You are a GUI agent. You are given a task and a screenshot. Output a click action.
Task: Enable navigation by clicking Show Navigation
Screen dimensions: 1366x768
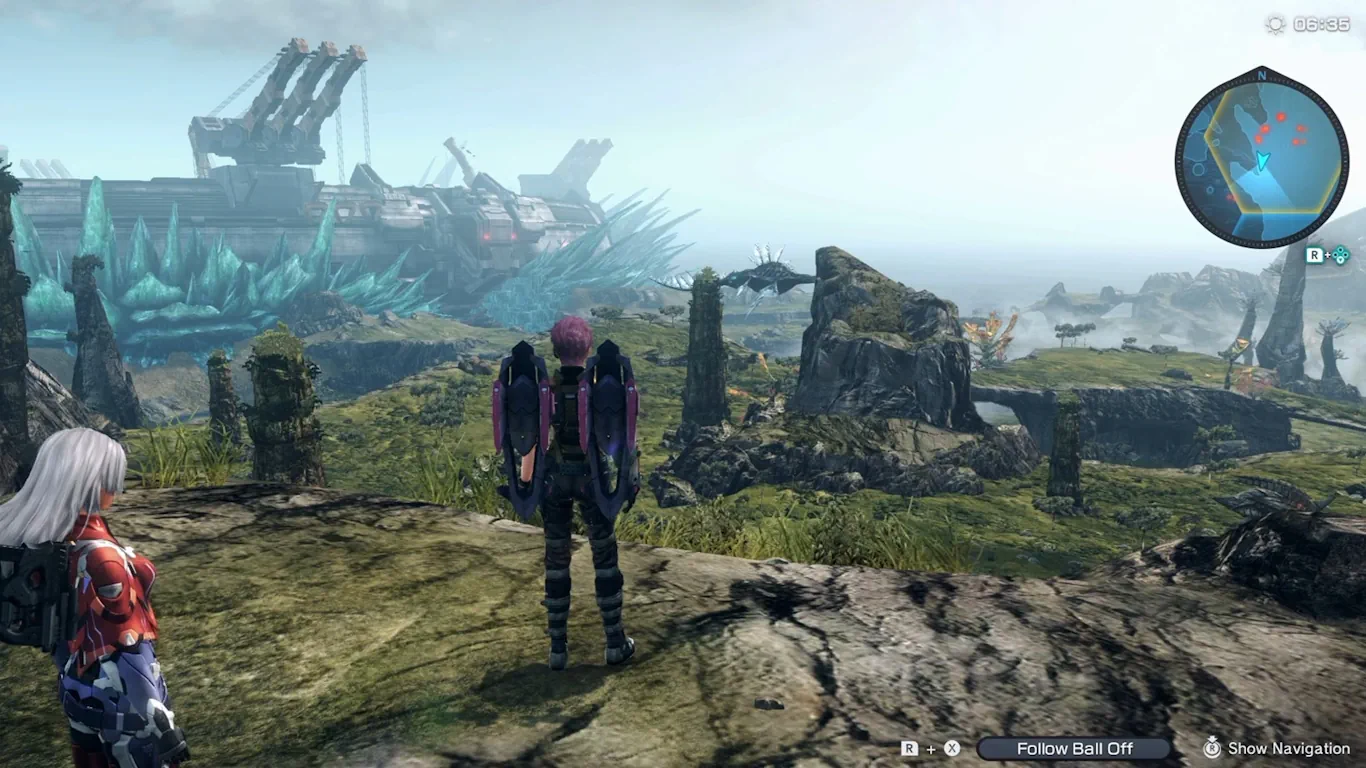1289,747
